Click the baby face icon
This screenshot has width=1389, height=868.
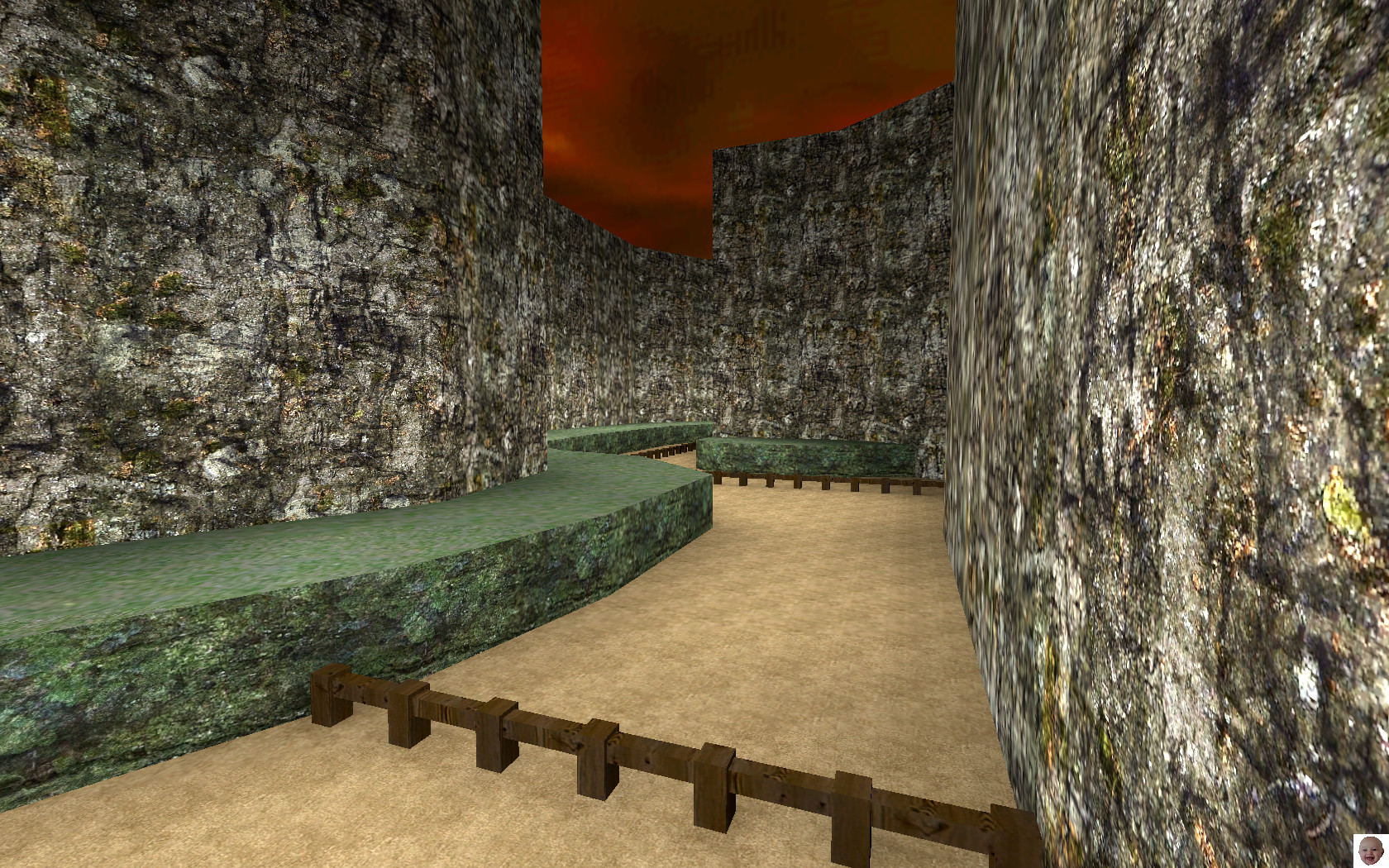[1369, 850]
